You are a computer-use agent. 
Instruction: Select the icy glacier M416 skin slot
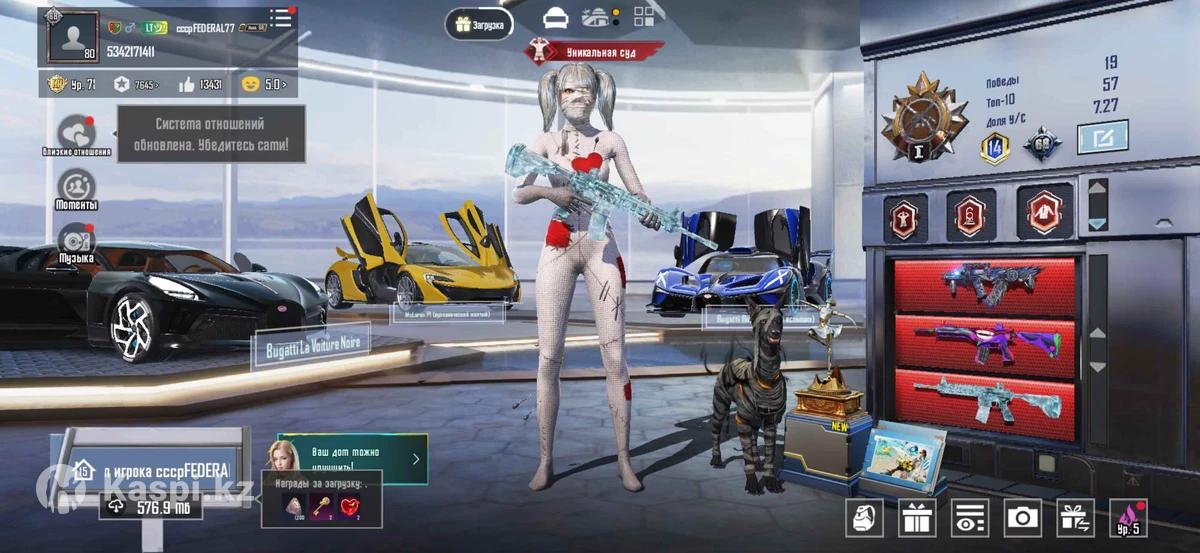coord(984,401)
